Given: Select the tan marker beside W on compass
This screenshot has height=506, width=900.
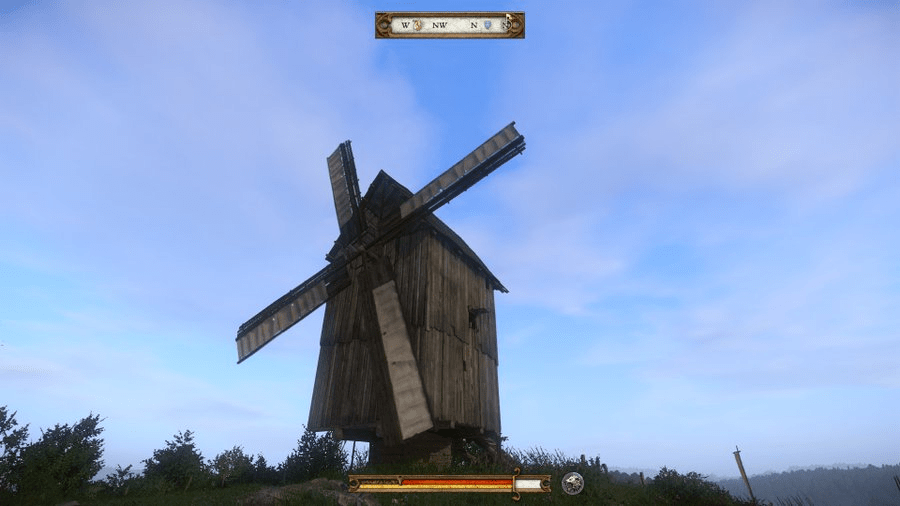Looking at the screenshot, I should point(419,25).
